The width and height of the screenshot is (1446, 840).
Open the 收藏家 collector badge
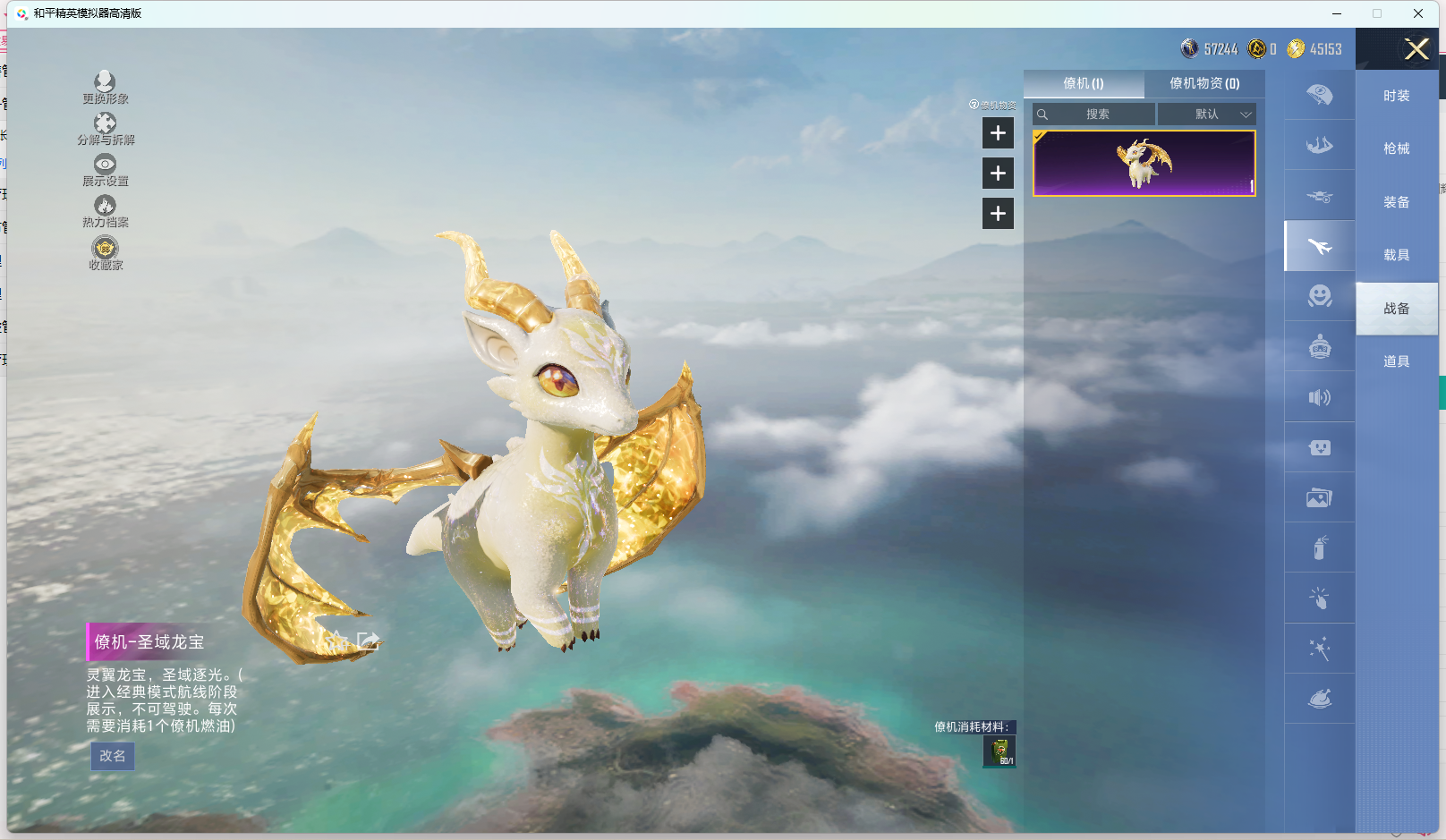point(105,252)
